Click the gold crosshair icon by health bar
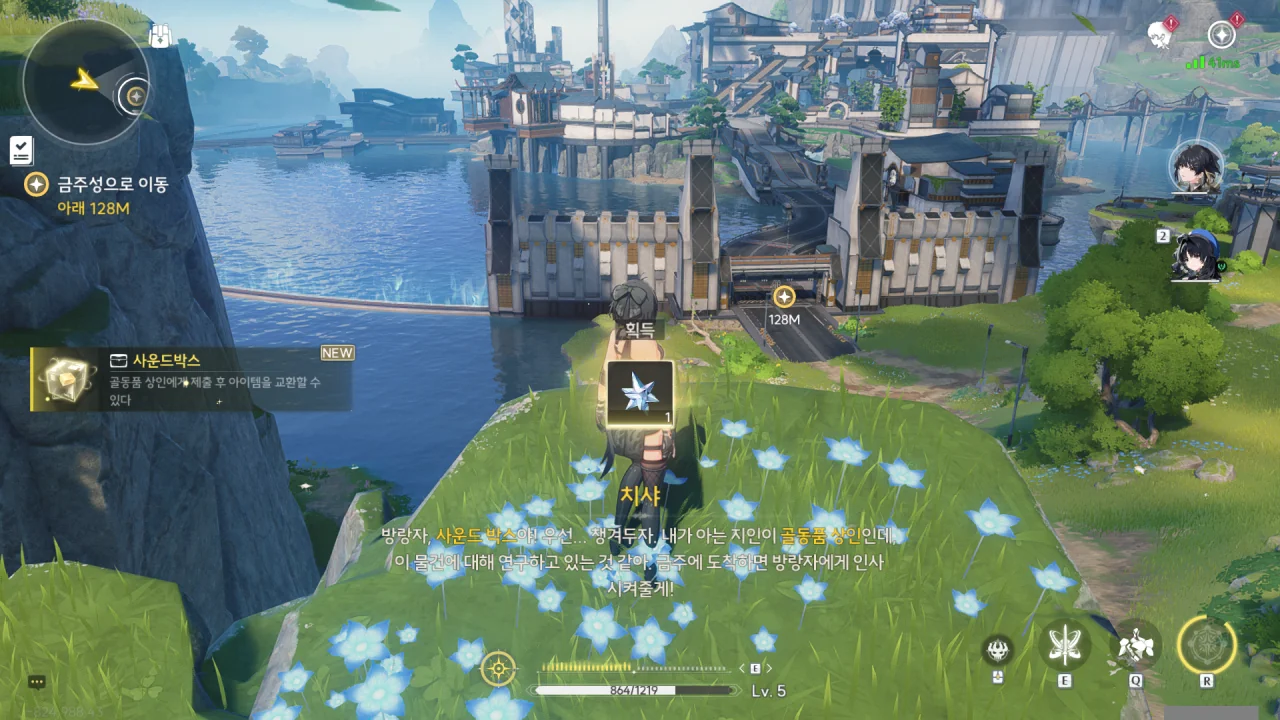The height and width of the screenshot is (720, 1280). coord(498,668)
